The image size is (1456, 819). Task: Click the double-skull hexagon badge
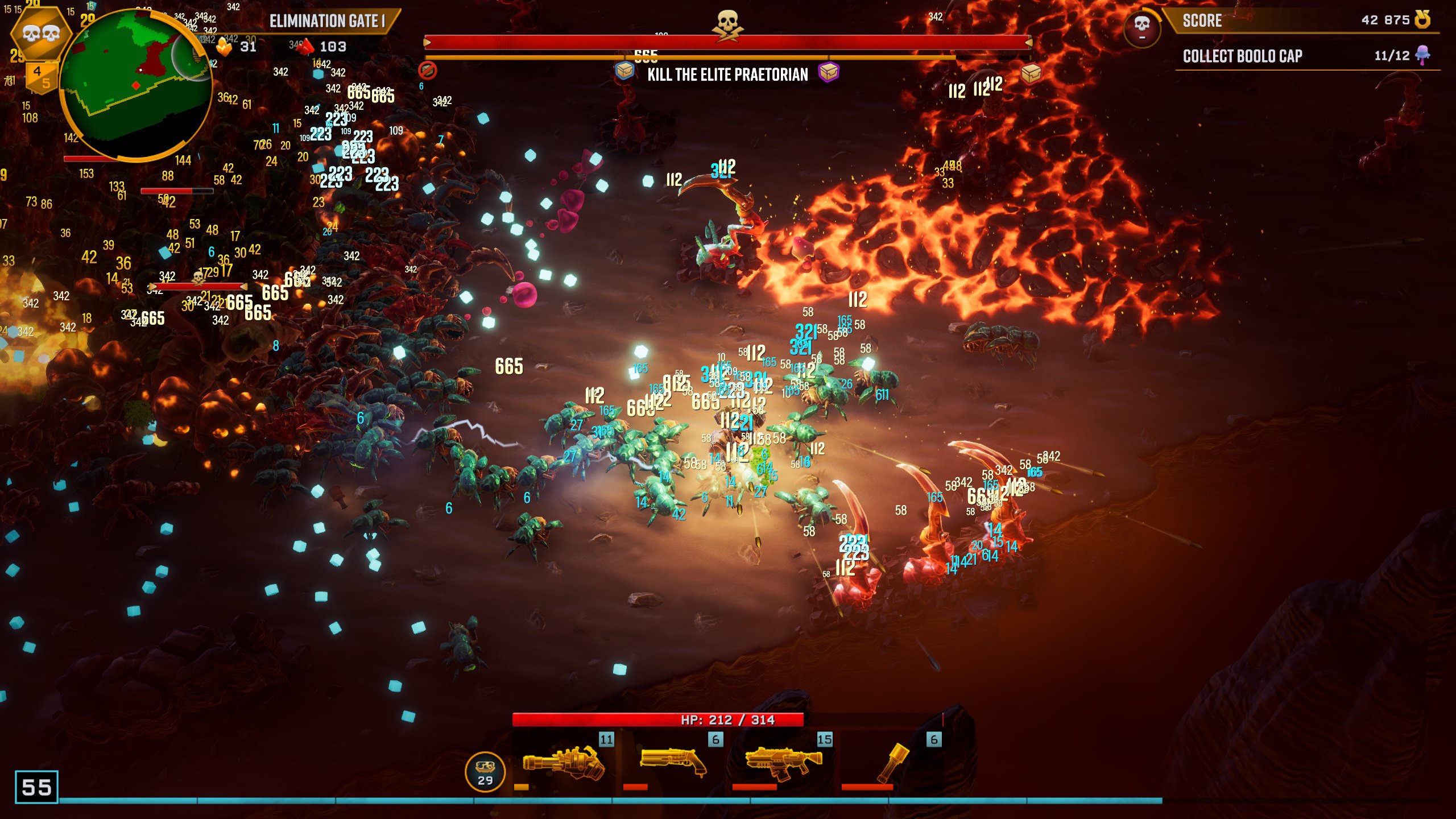tap(40, 33)
